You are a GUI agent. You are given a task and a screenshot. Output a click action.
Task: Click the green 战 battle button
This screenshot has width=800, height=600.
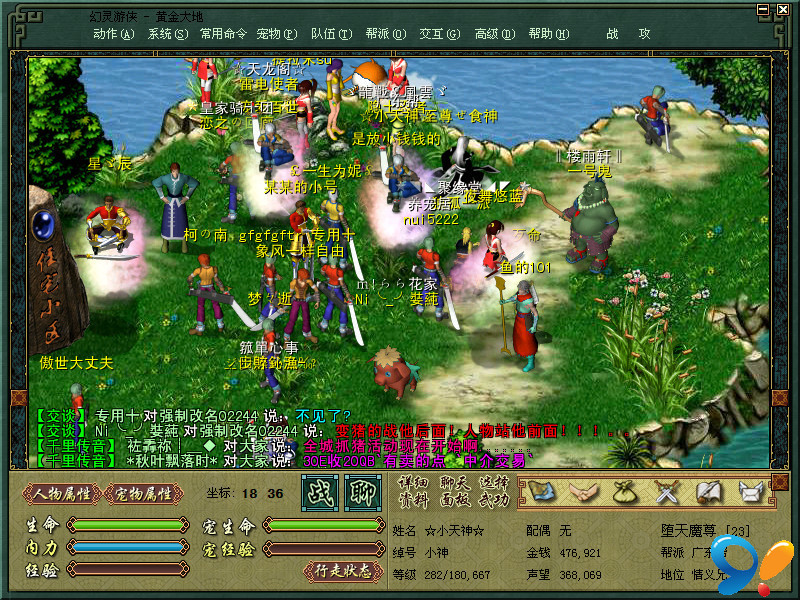(x=320, y=492)
